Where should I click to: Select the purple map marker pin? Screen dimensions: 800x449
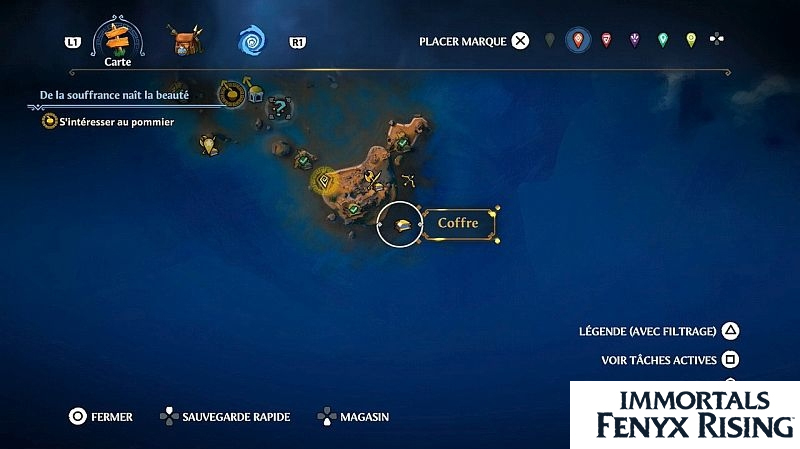pyautogui.click(x=634, y=41)
